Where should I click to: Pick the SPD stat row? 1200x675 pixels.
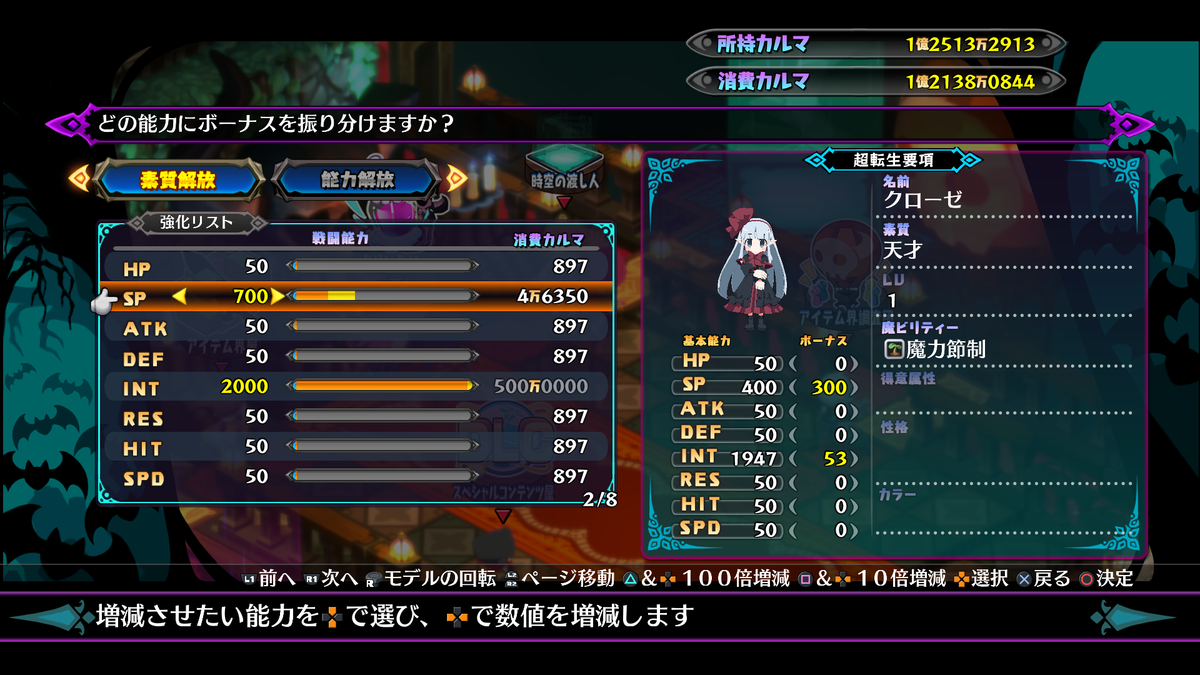[356, 477]
